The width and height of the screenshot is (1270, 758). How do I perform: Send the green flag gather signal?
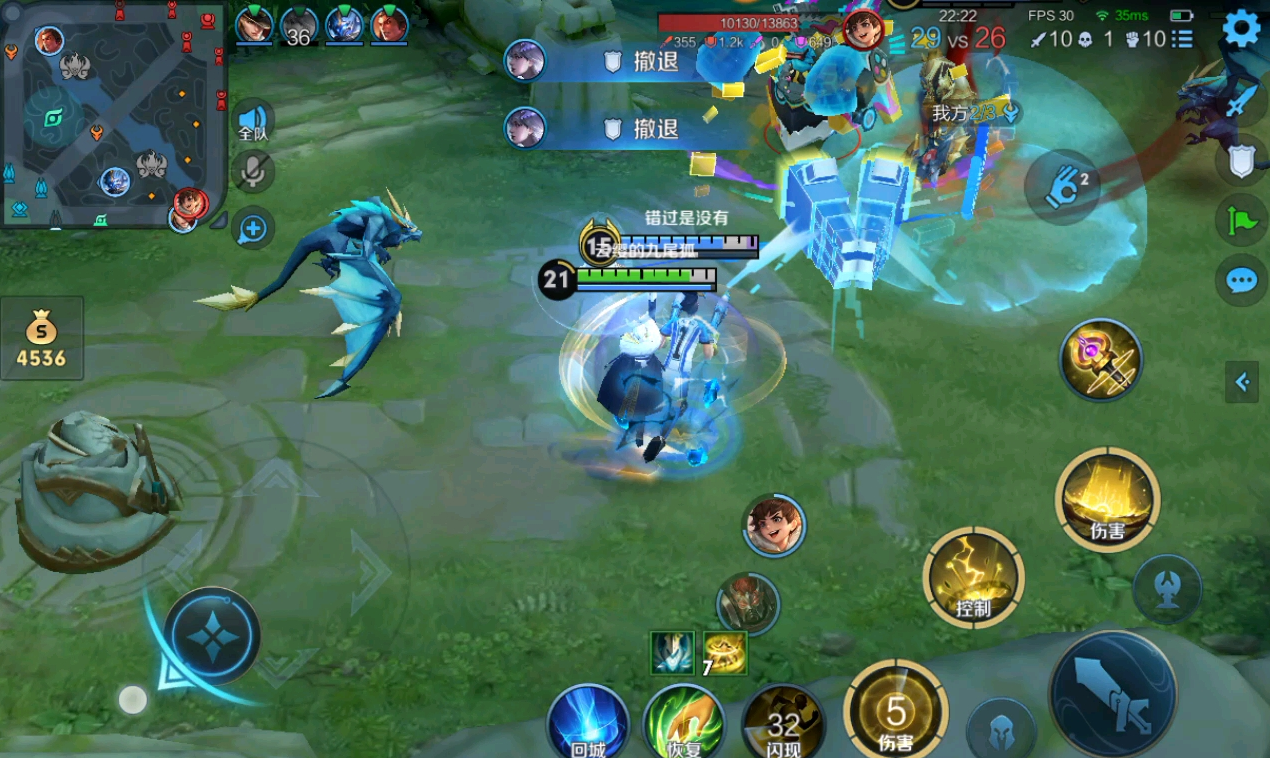(x=1241, y=220)
